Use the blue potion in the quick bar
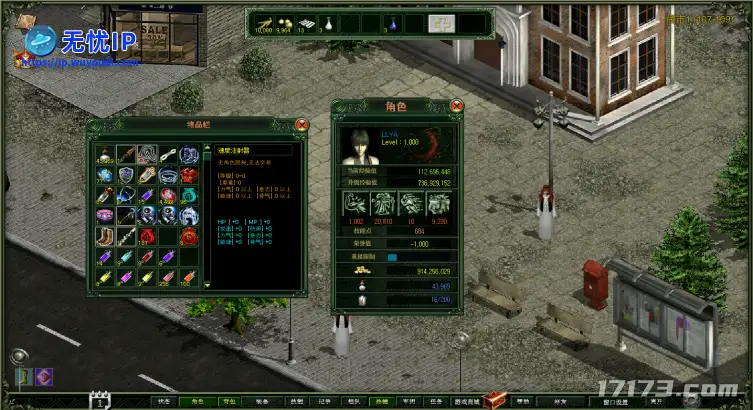This screenshot has width=753, height=410. click(x=392, y=22)
